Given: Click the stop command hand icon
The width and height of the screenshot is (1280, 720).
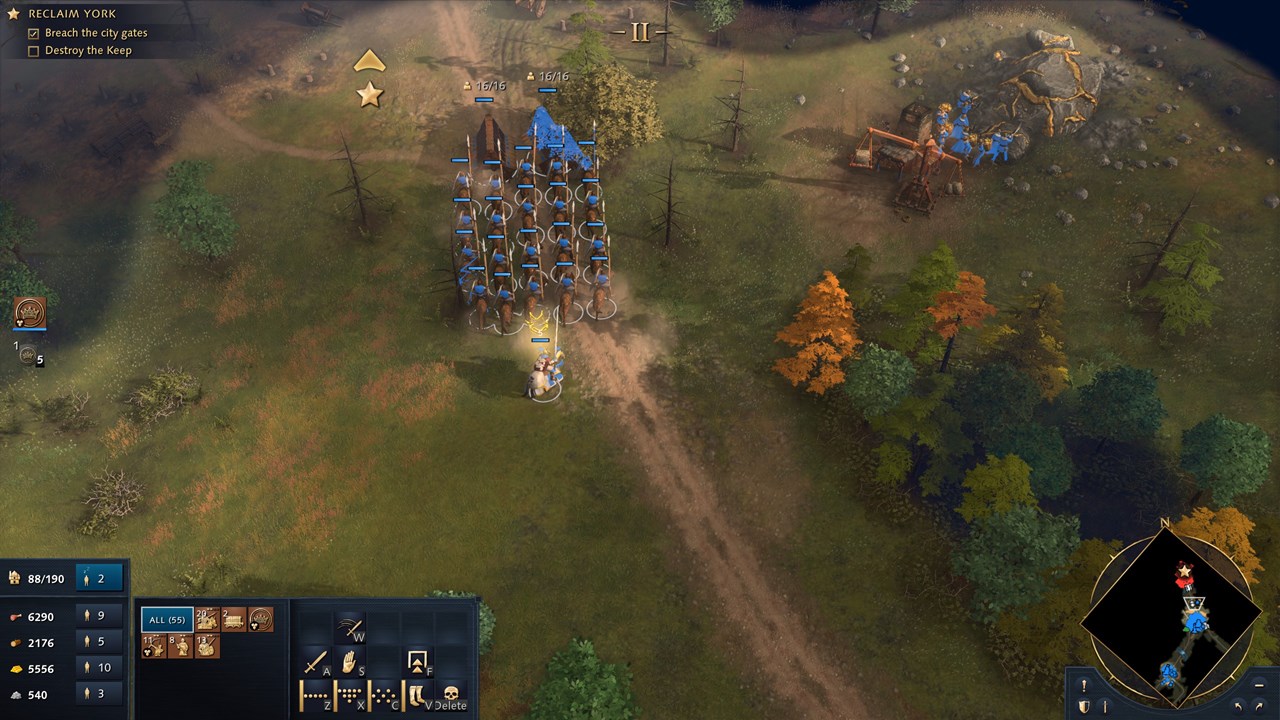Looking at the screenshot, I should (349, 662).
